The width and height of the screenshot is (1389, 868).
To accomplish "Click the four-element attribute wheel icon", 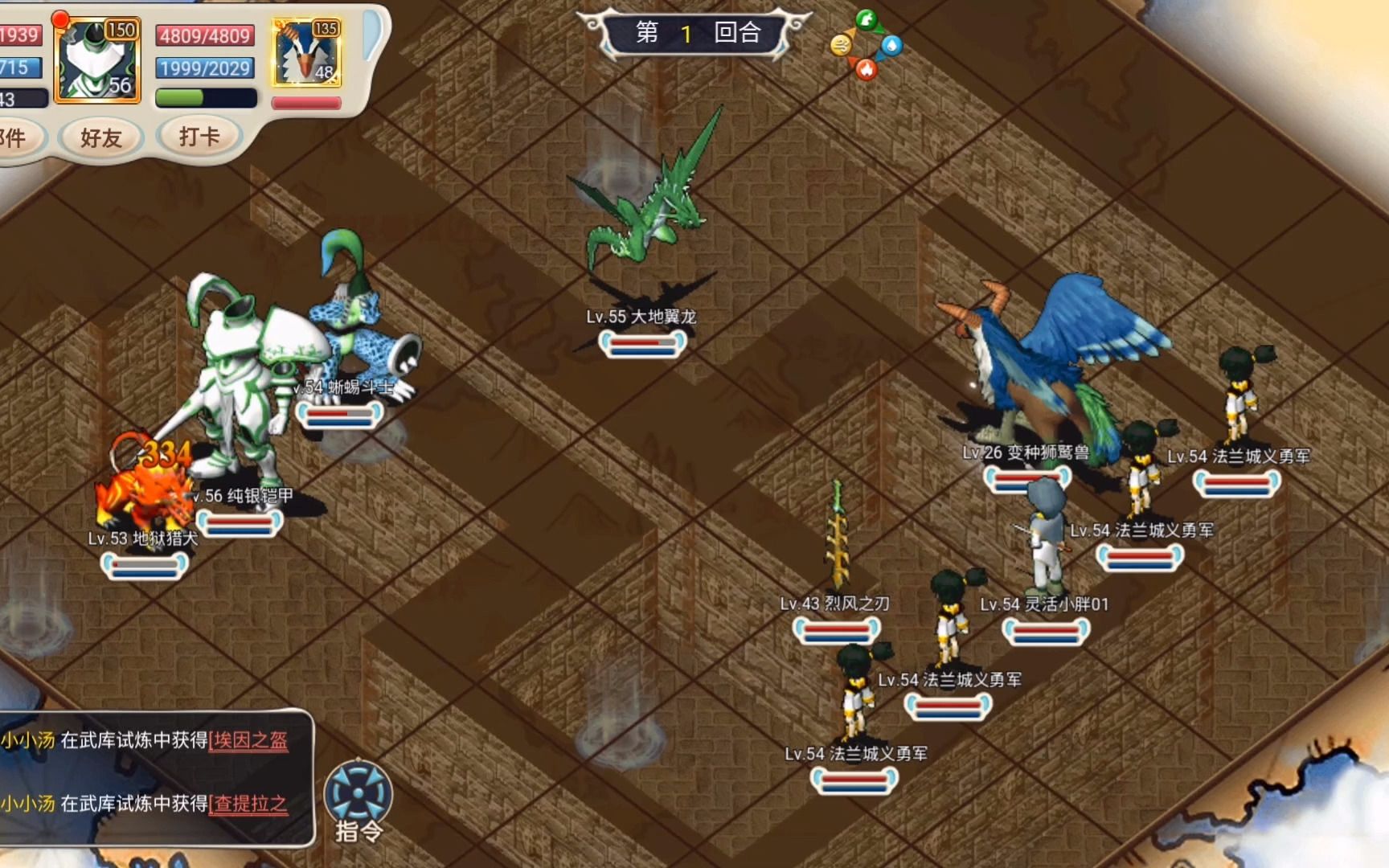I will click(x=866, y=45).
